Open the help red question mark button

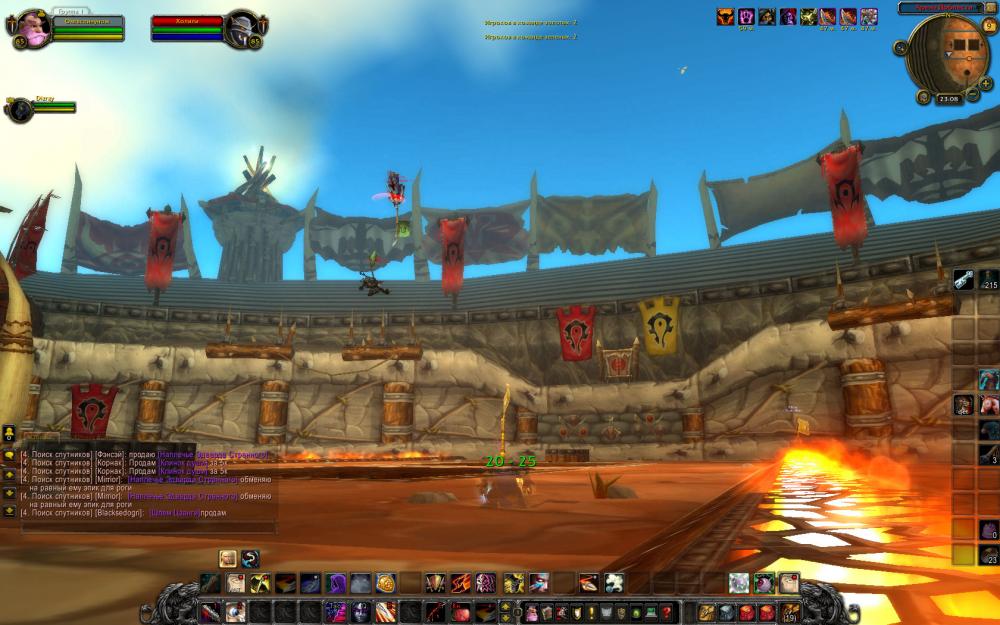coord(666,612)
